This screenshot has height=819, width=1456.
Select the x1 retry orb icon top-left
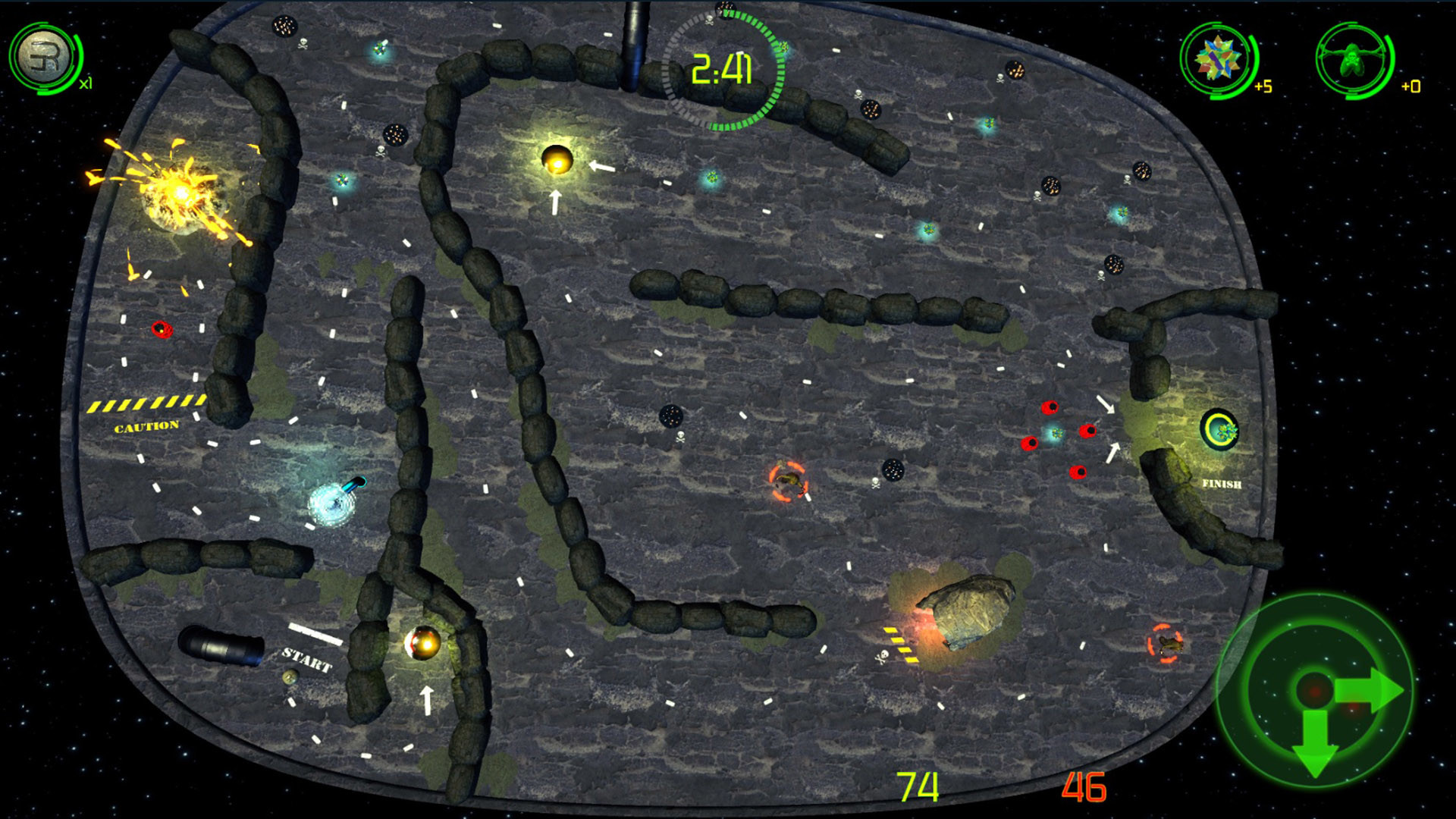click(43, 53)
